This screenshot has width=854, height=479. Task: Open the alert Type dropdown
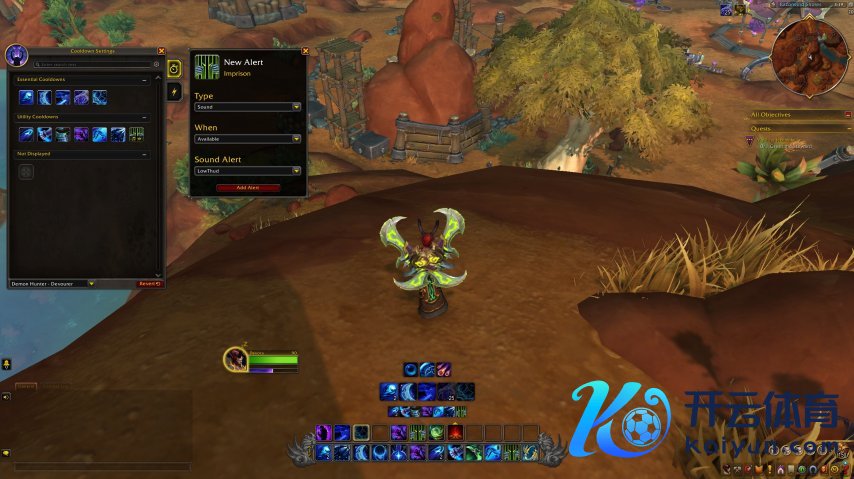pyautogui.click(x=247, y=106)
